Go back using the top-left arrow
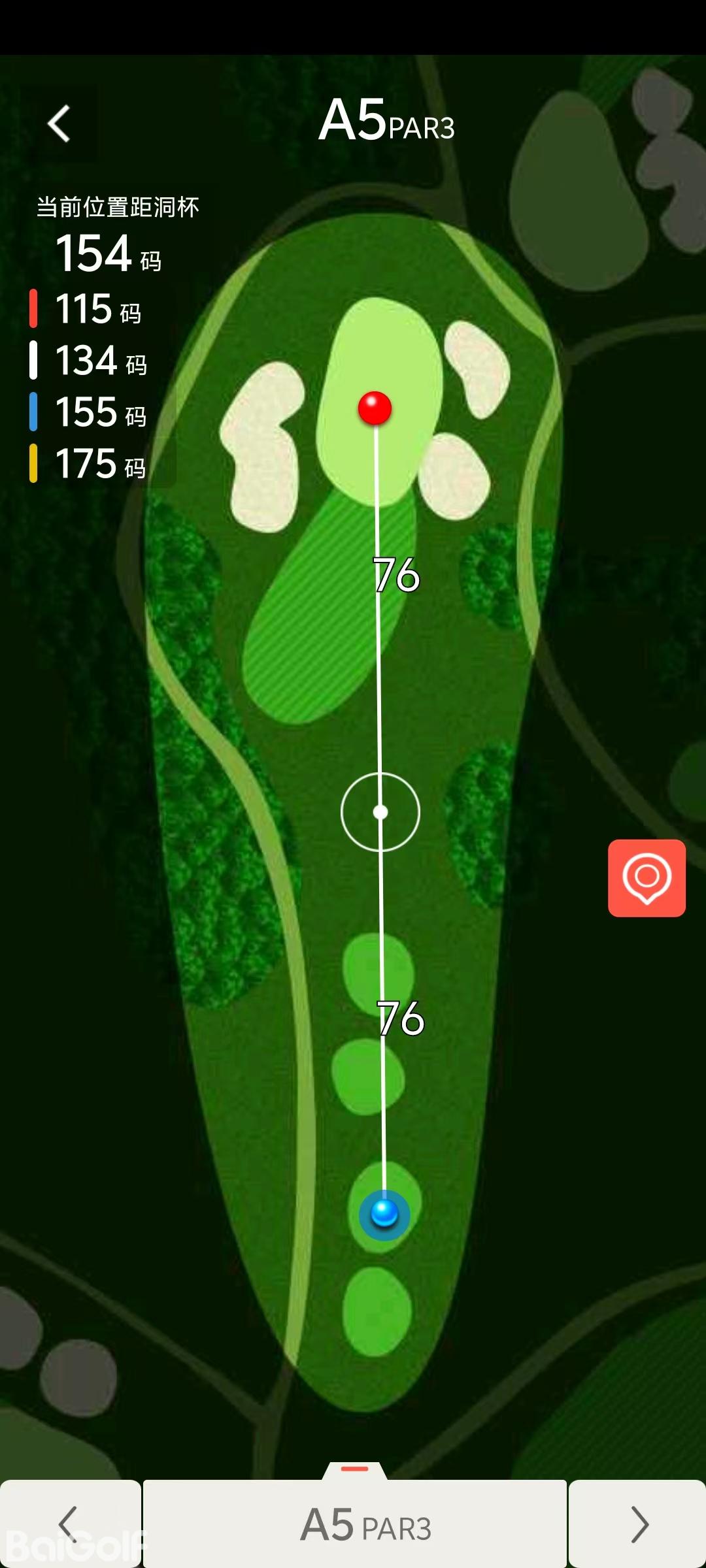Screen dimensions: 706x1568 [x=59, y=123]
